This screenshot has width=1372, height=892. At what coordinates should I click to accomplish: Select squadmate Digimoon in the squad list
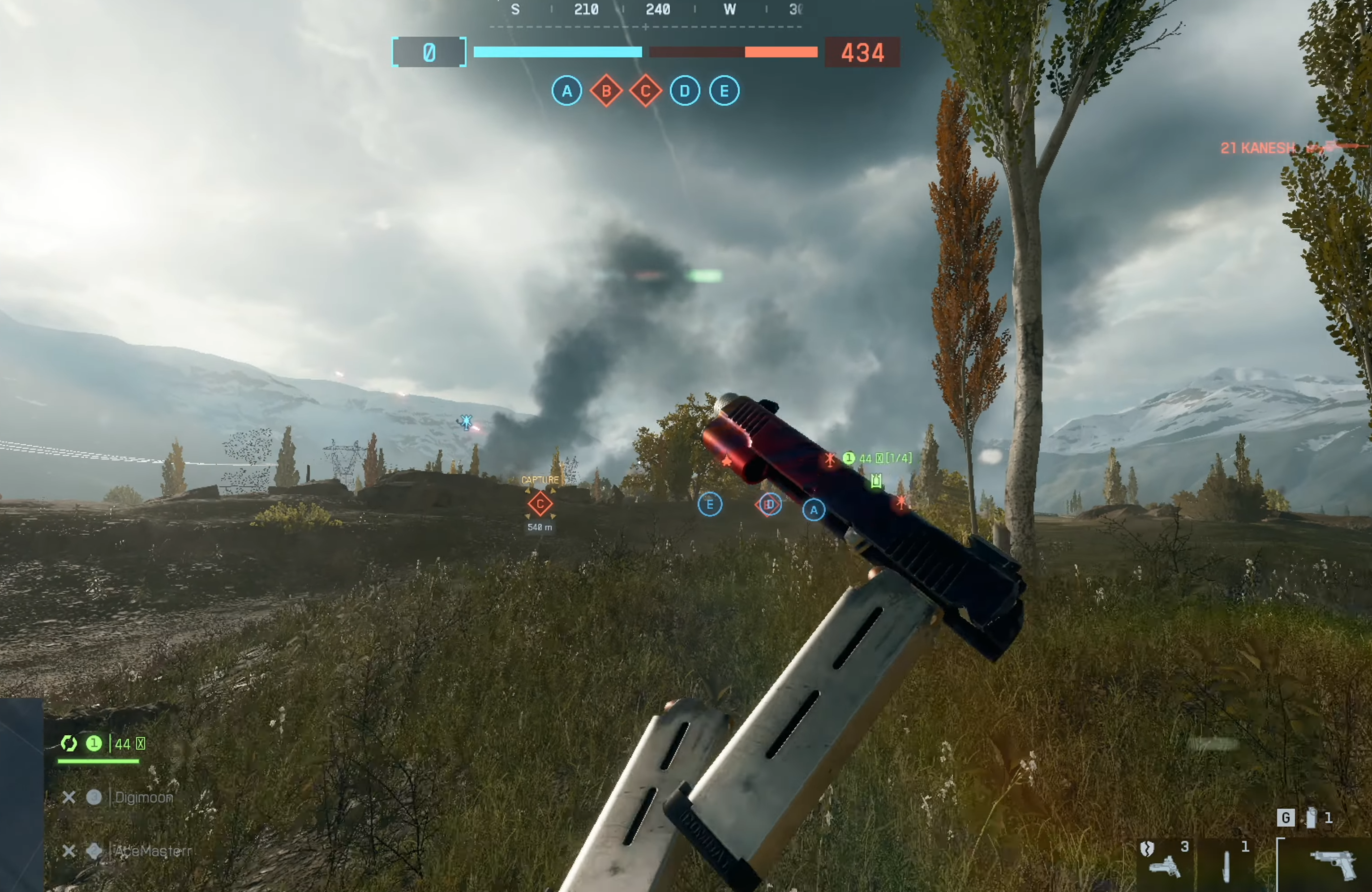tap(144, 798)
